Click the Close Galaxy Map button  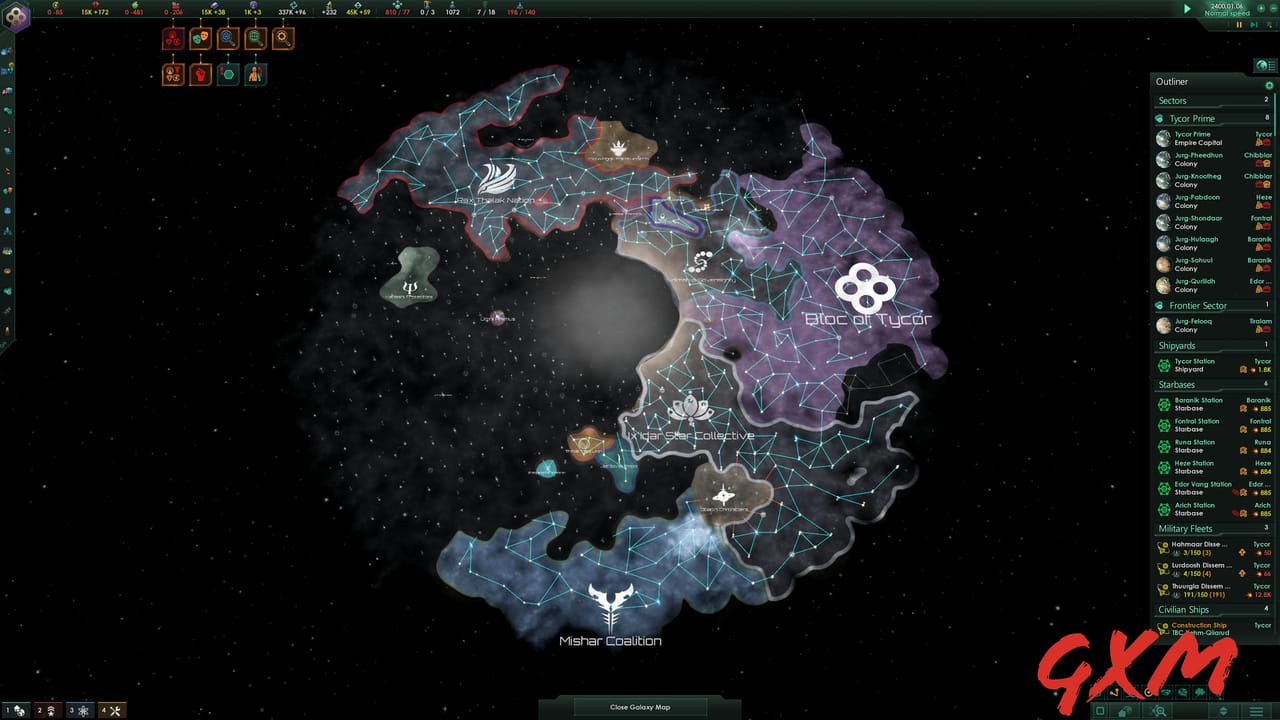click(640, 706)
